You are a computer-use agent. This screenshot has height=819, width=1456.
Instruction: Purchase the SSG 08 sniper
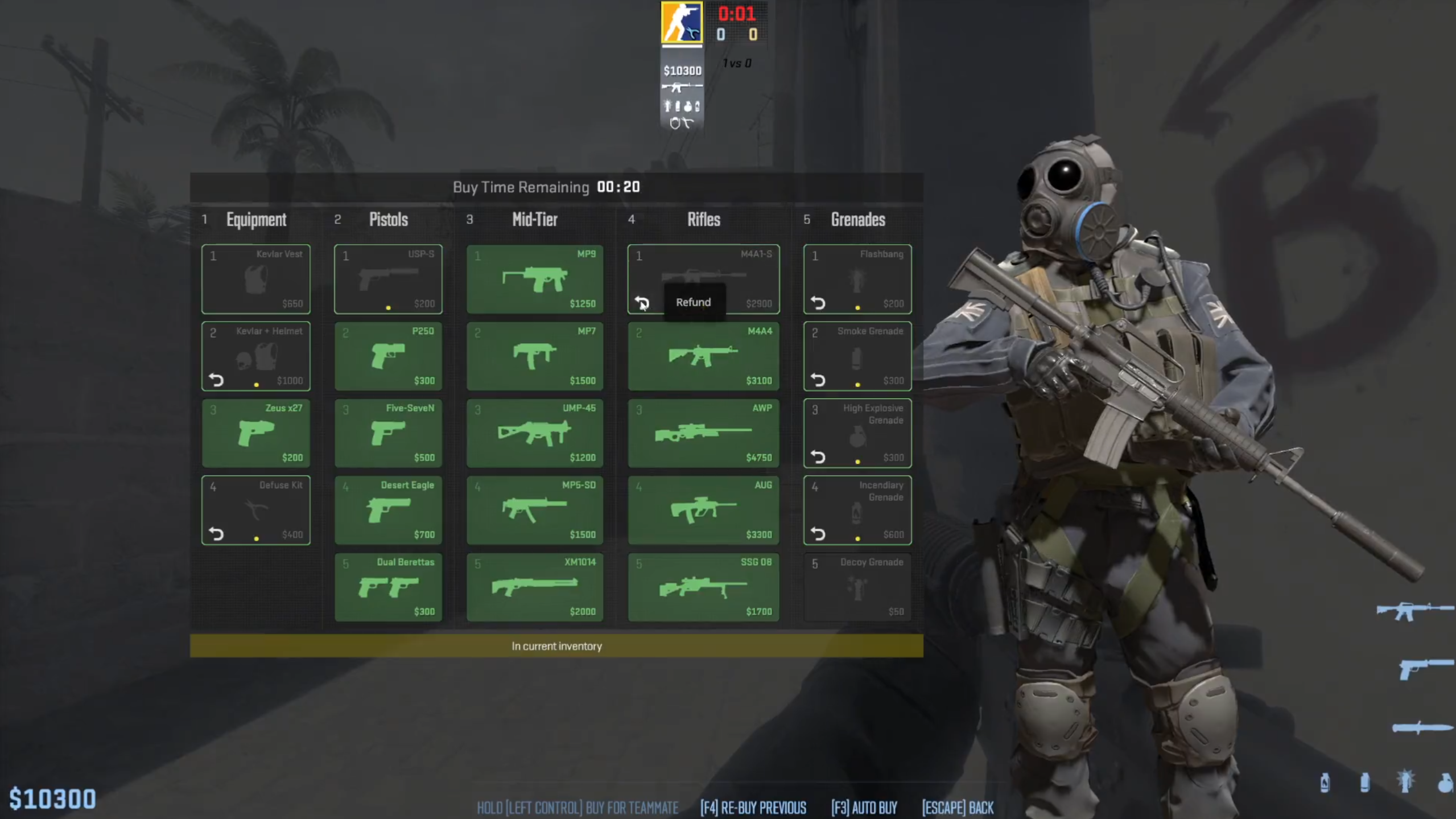702,587
